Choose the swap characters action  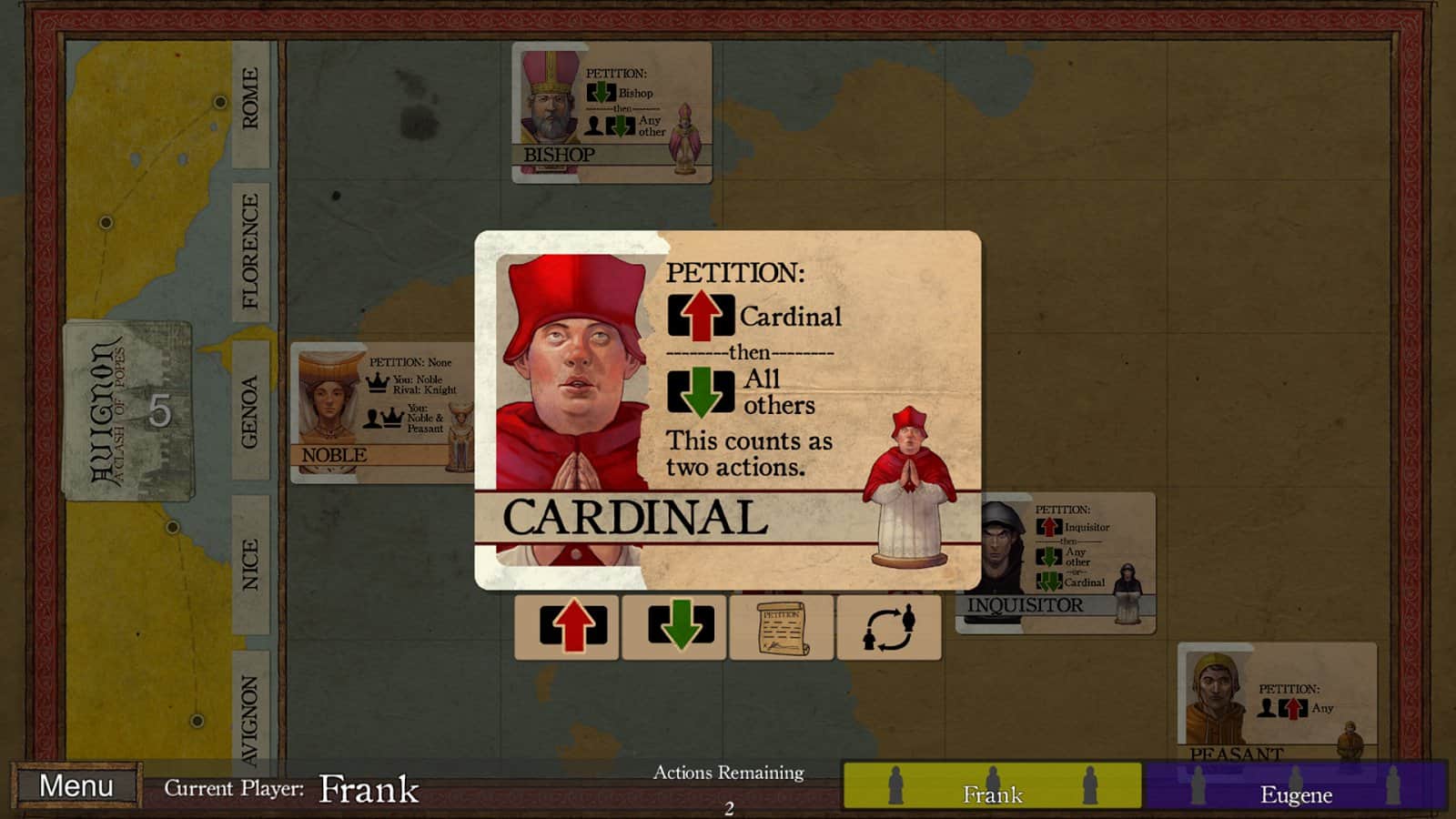tap(888, 626)
